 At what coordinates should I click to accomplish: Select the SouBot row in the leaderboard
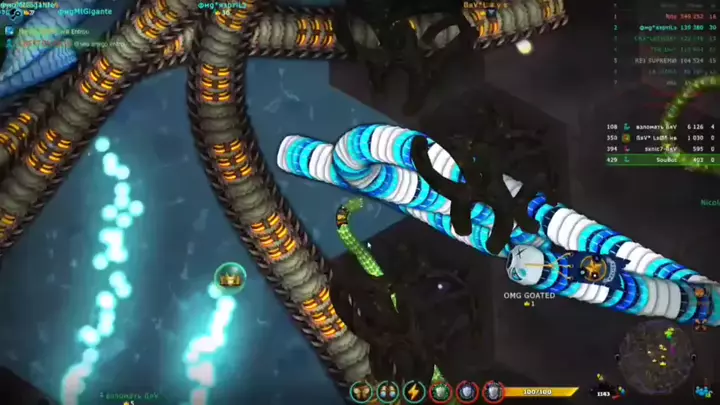tap(660, 159)
